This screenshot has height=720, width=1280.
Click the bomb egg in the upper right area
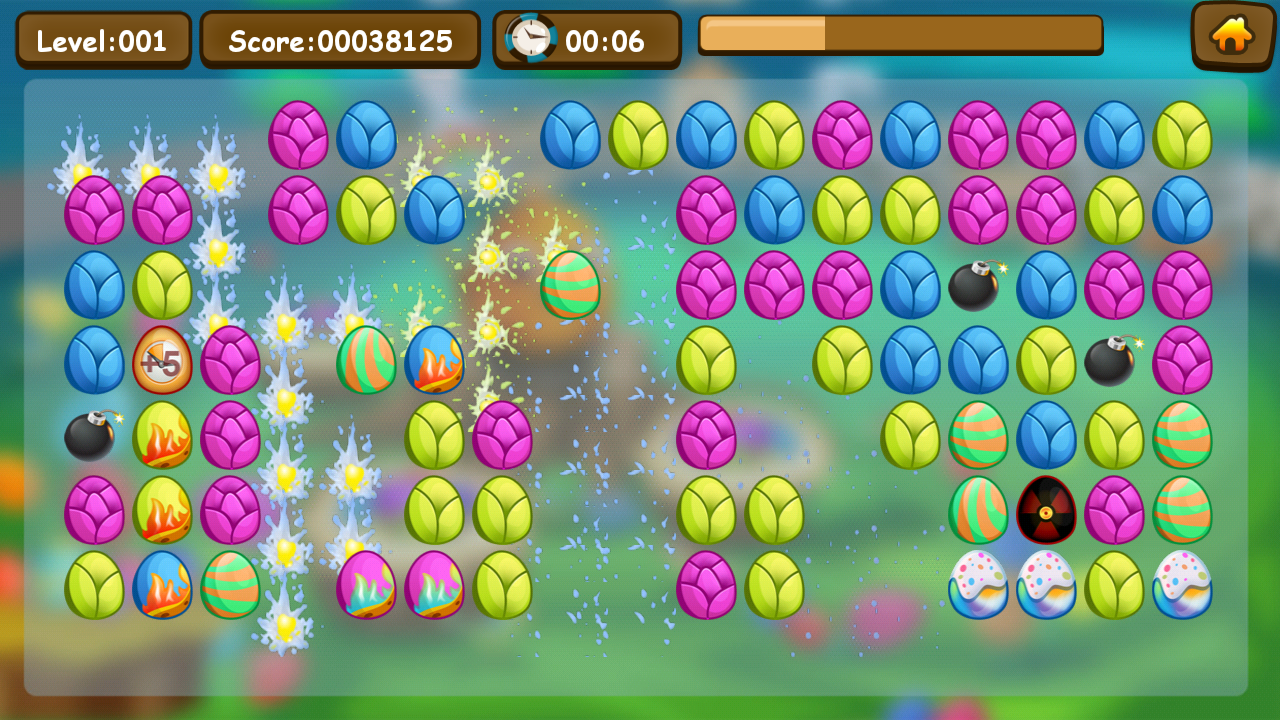[x=973, y=287]
